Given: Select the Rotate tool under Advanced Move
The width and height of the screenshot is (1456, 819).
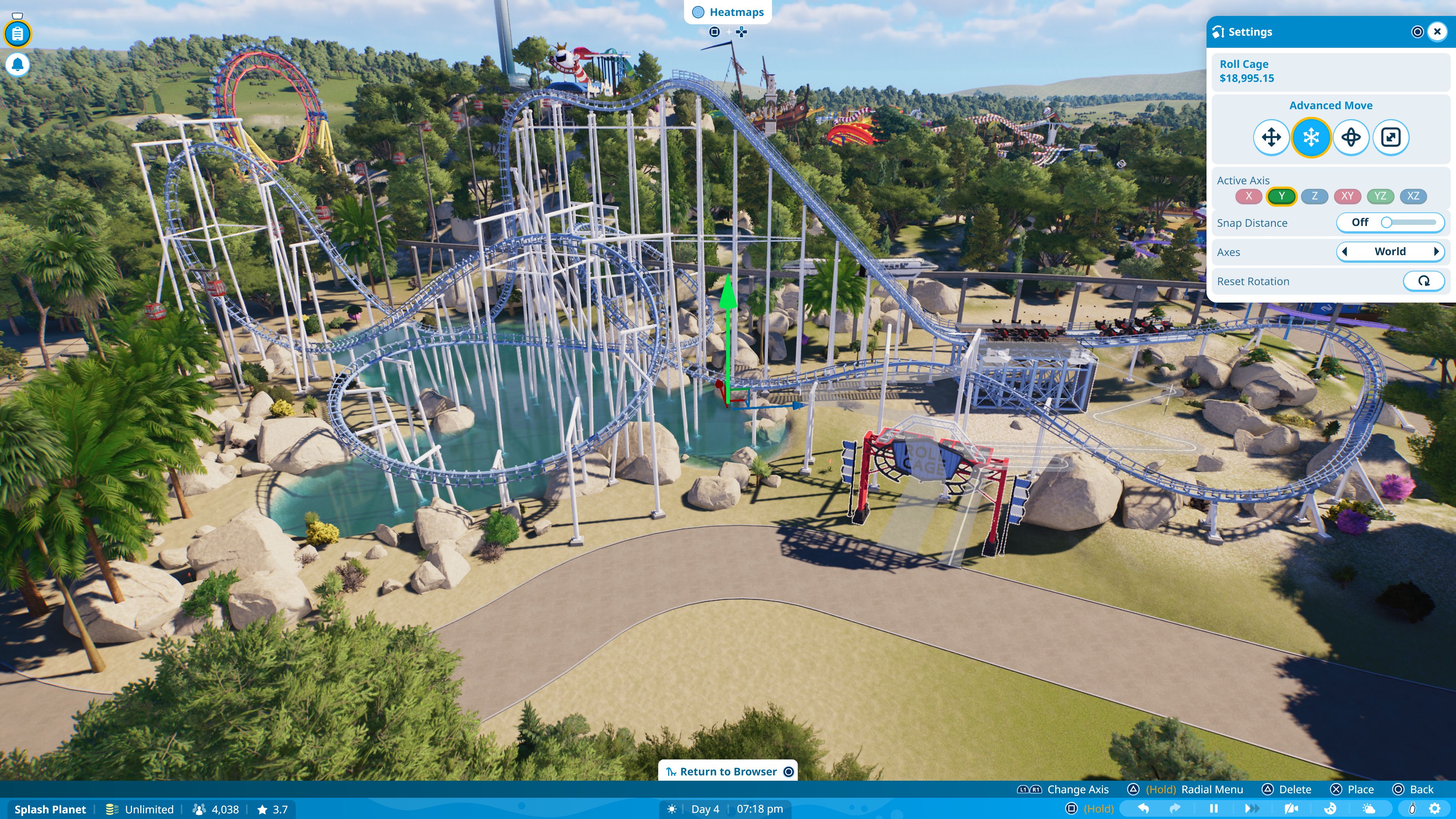Looking at the screenshot, I should point(1351,137).
